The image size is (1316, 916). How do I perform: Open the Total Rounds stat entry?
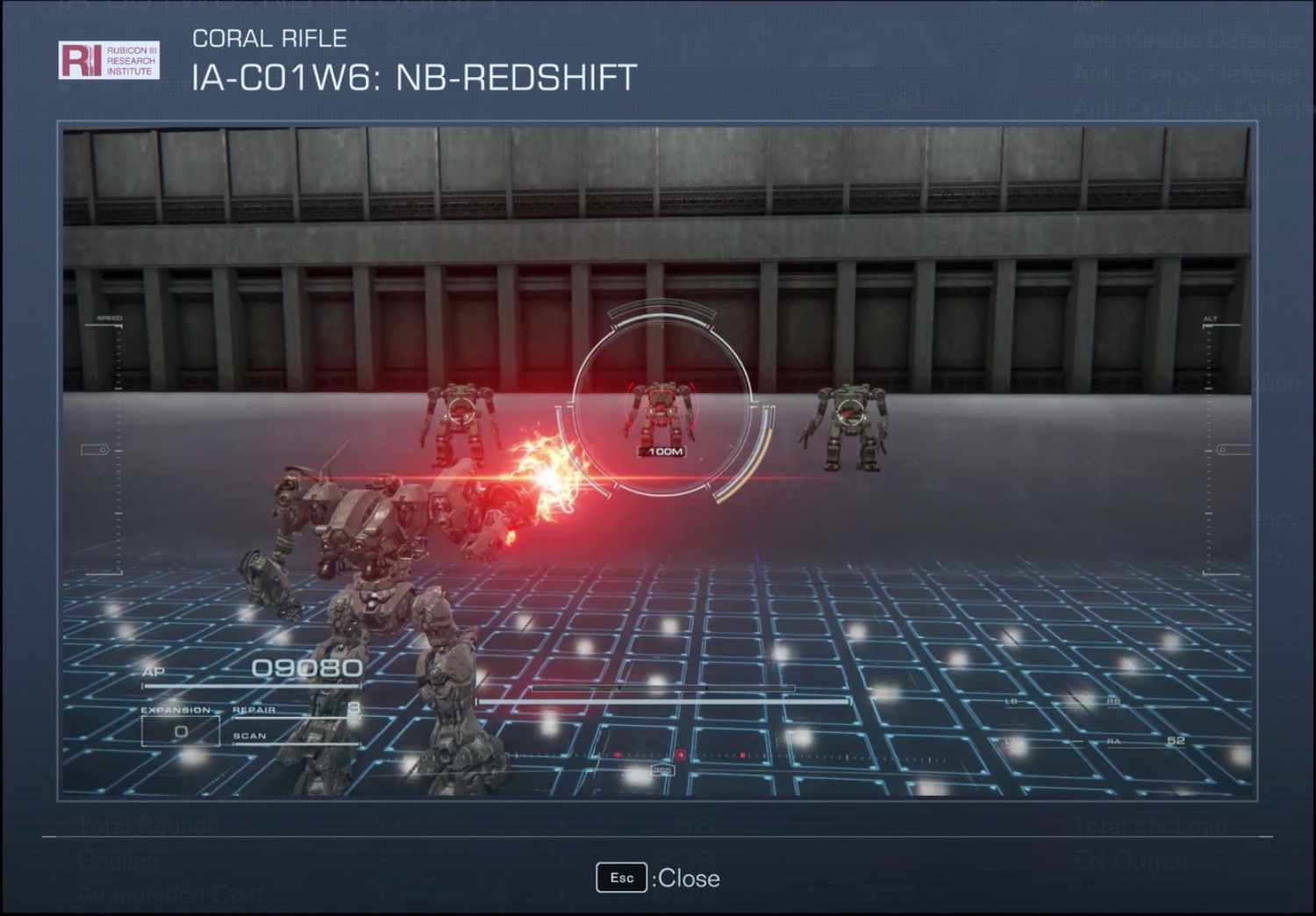click(147, 826)
